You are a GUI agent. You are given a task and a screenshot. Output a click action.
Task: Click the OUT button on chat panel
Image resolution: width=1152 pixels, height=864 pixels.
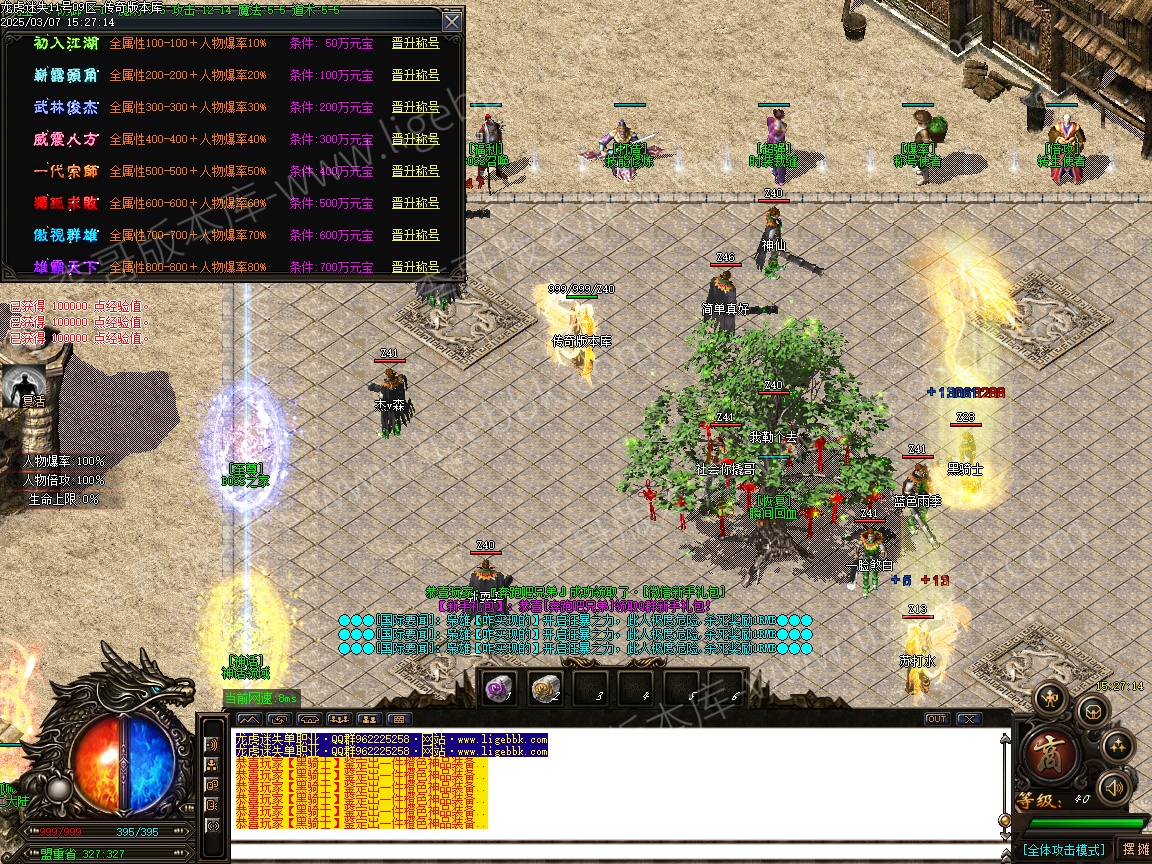(937, 719)
